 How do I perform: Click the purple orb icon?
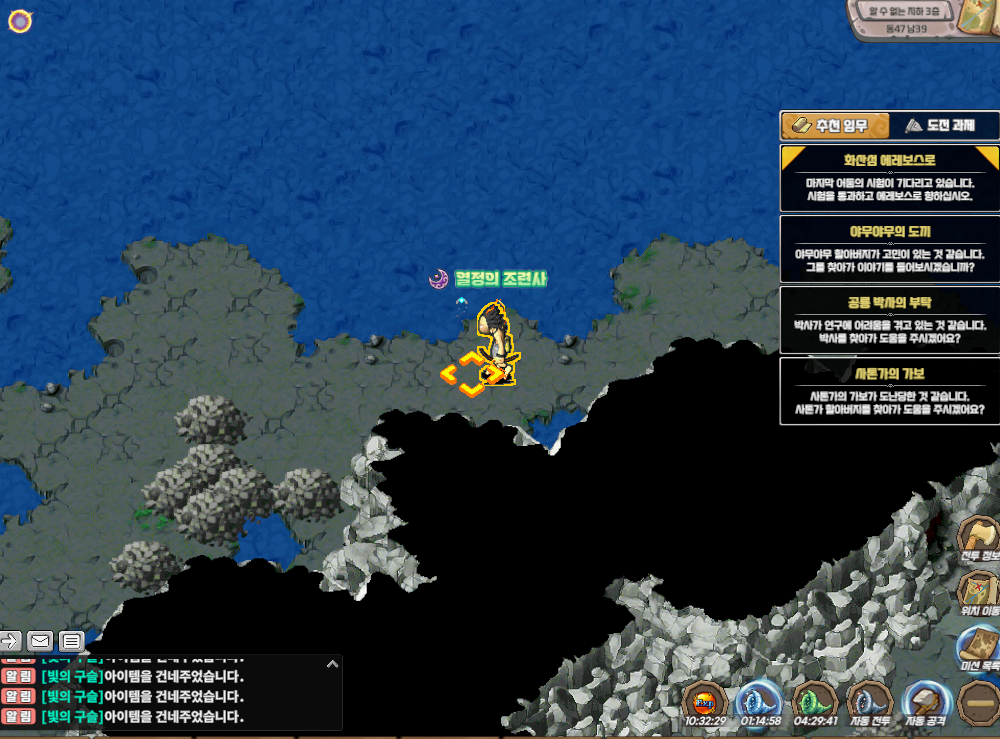[x=21, y=20]
